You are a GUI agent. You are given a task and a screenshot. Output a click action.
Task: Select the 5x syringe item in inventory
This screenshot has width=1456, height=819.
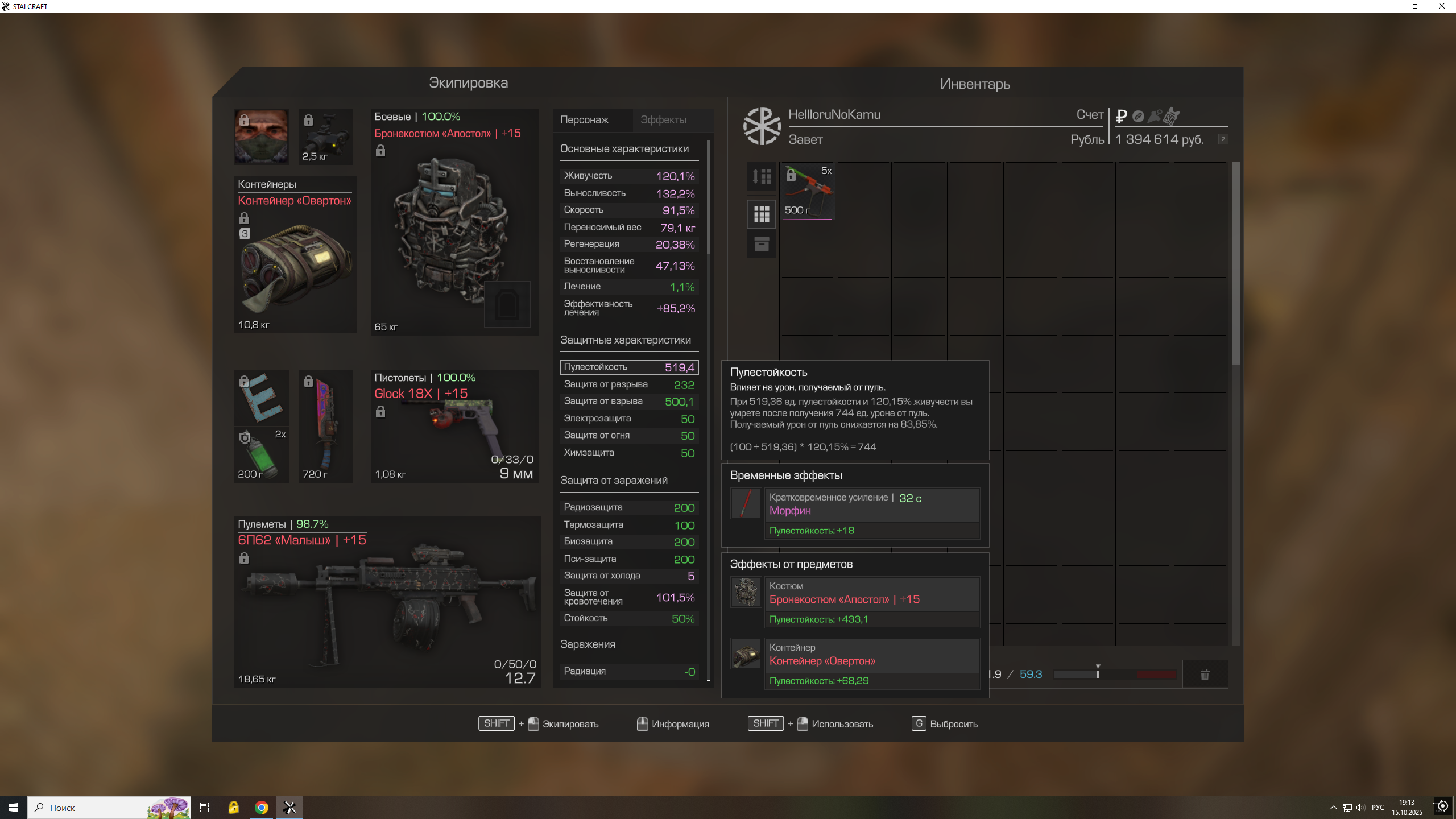point(807,191)
